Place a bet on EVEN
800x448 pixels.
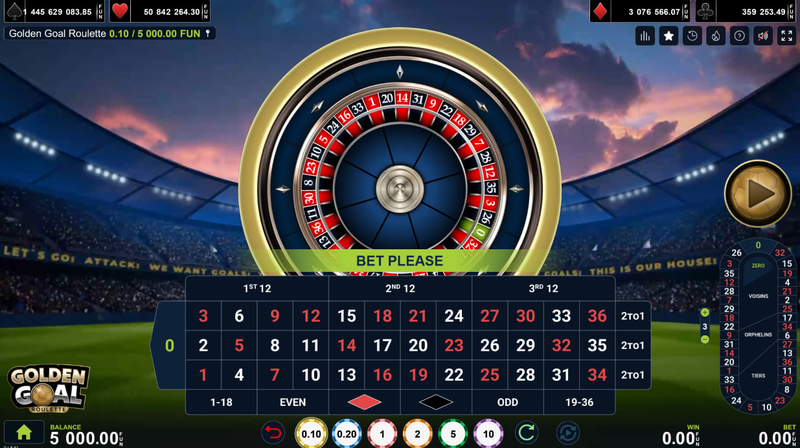pos(293,402)
